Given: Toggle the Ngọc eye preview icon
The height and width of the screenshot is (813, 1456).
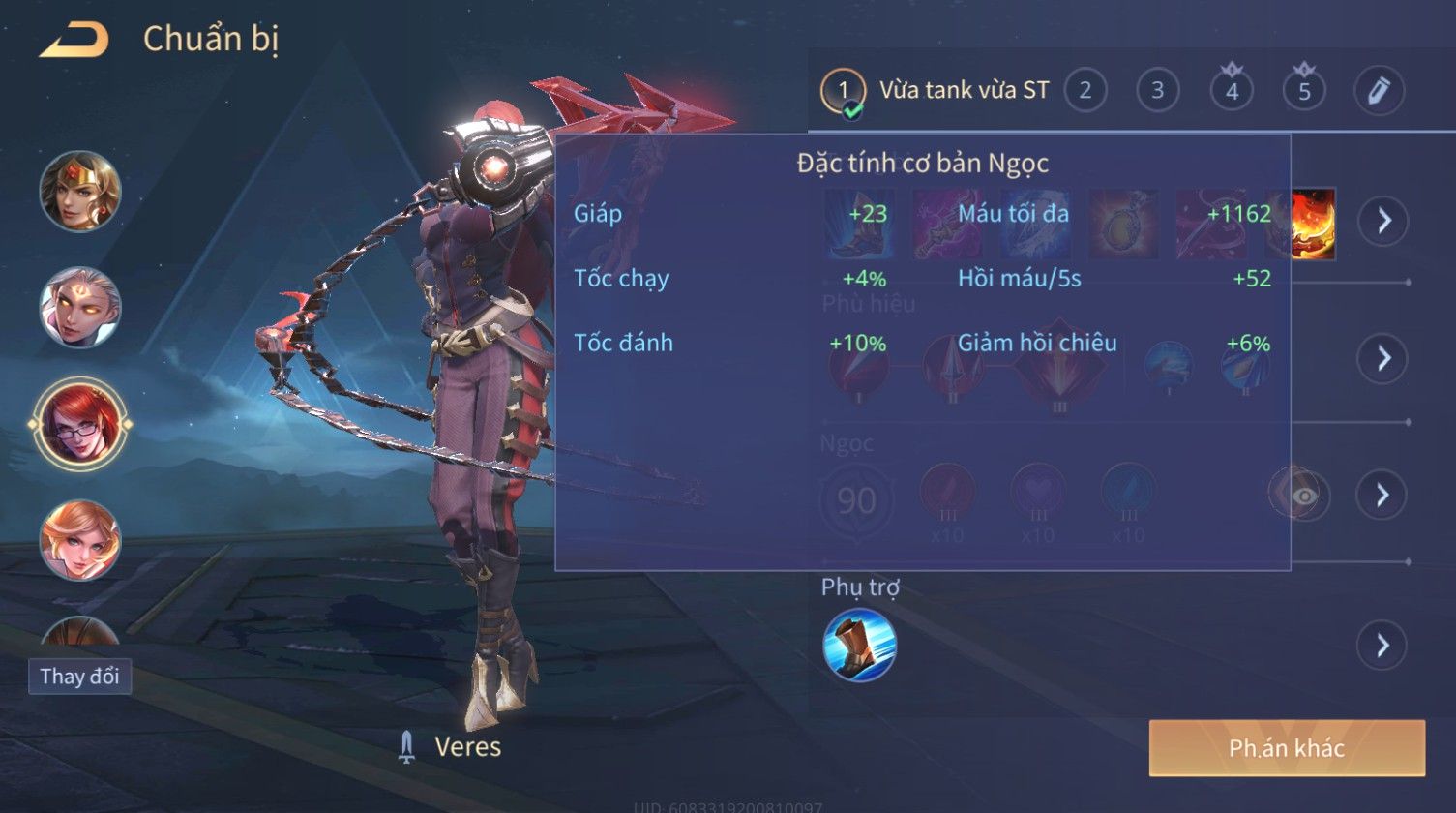Looking at the screenshot, I should point(1303,495).
